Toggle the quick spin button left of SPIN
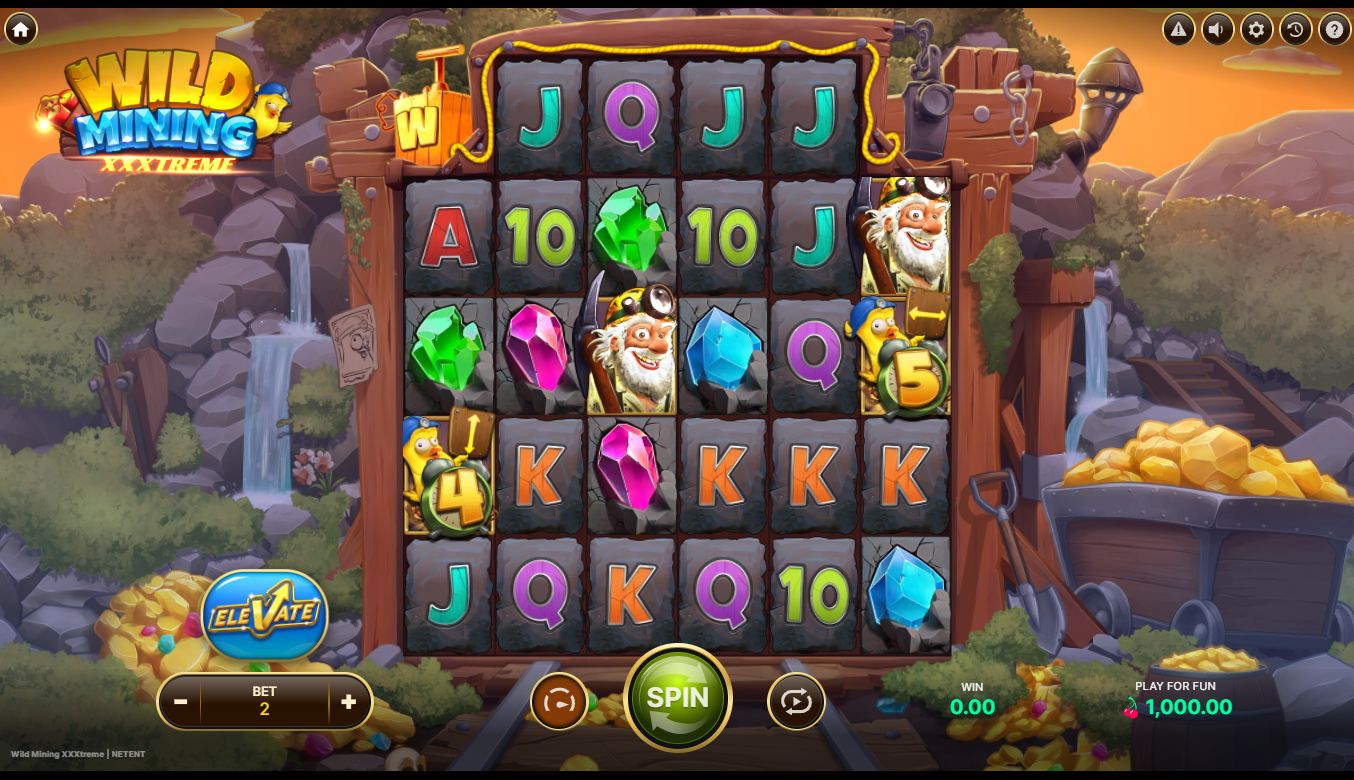 coord(559,702)
